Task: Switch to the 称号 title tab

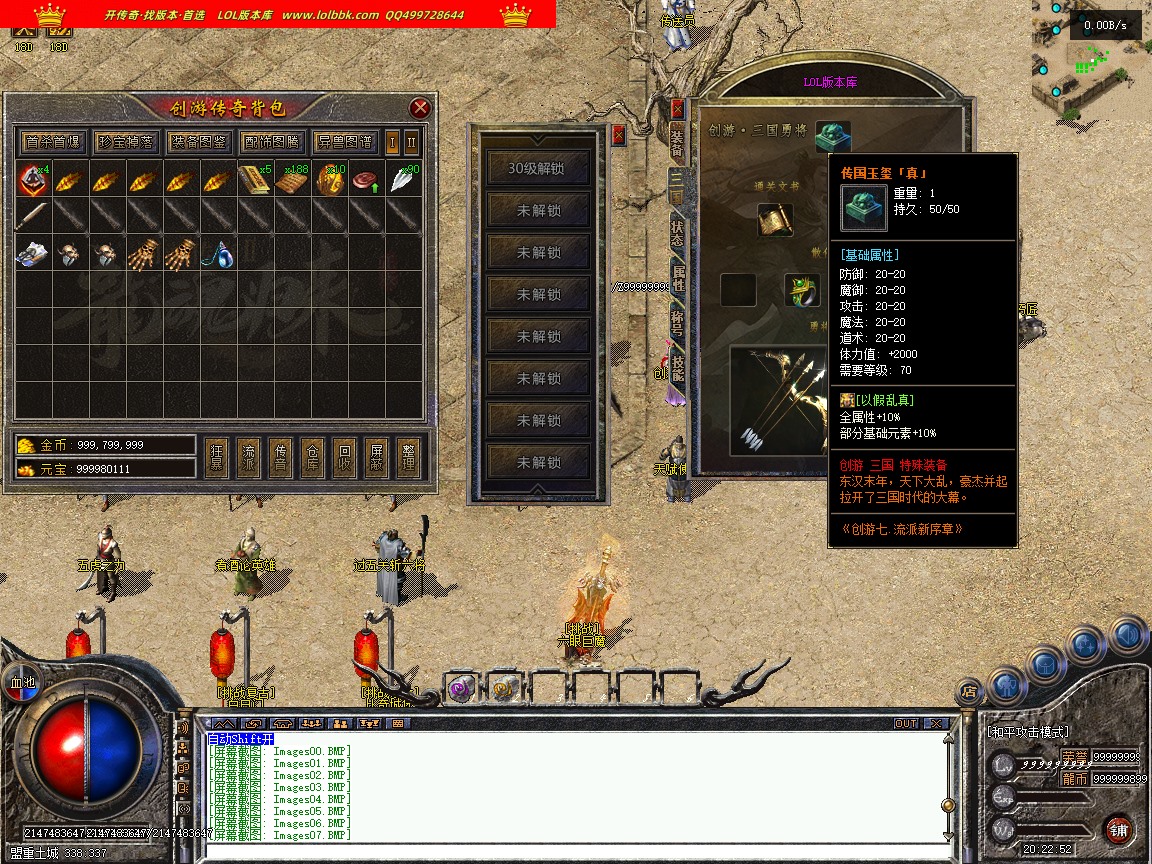Action: [678, 321]
